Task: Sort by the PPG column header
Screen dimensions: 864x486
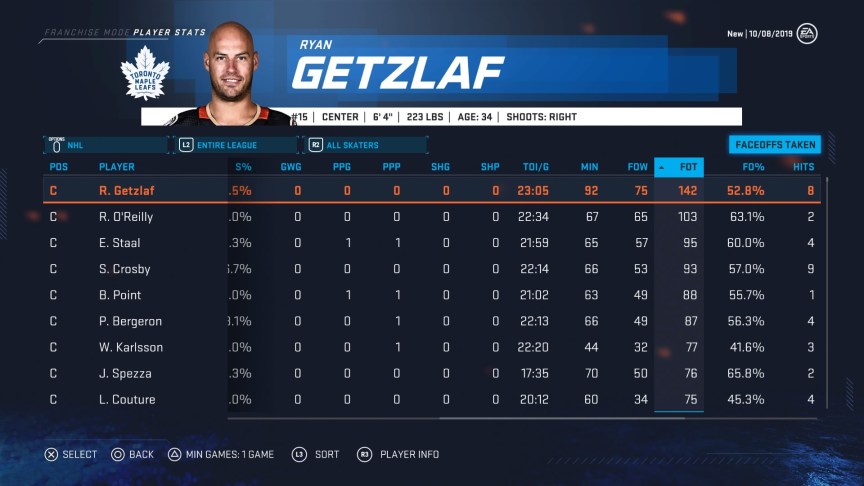Action: coord(341,166)
